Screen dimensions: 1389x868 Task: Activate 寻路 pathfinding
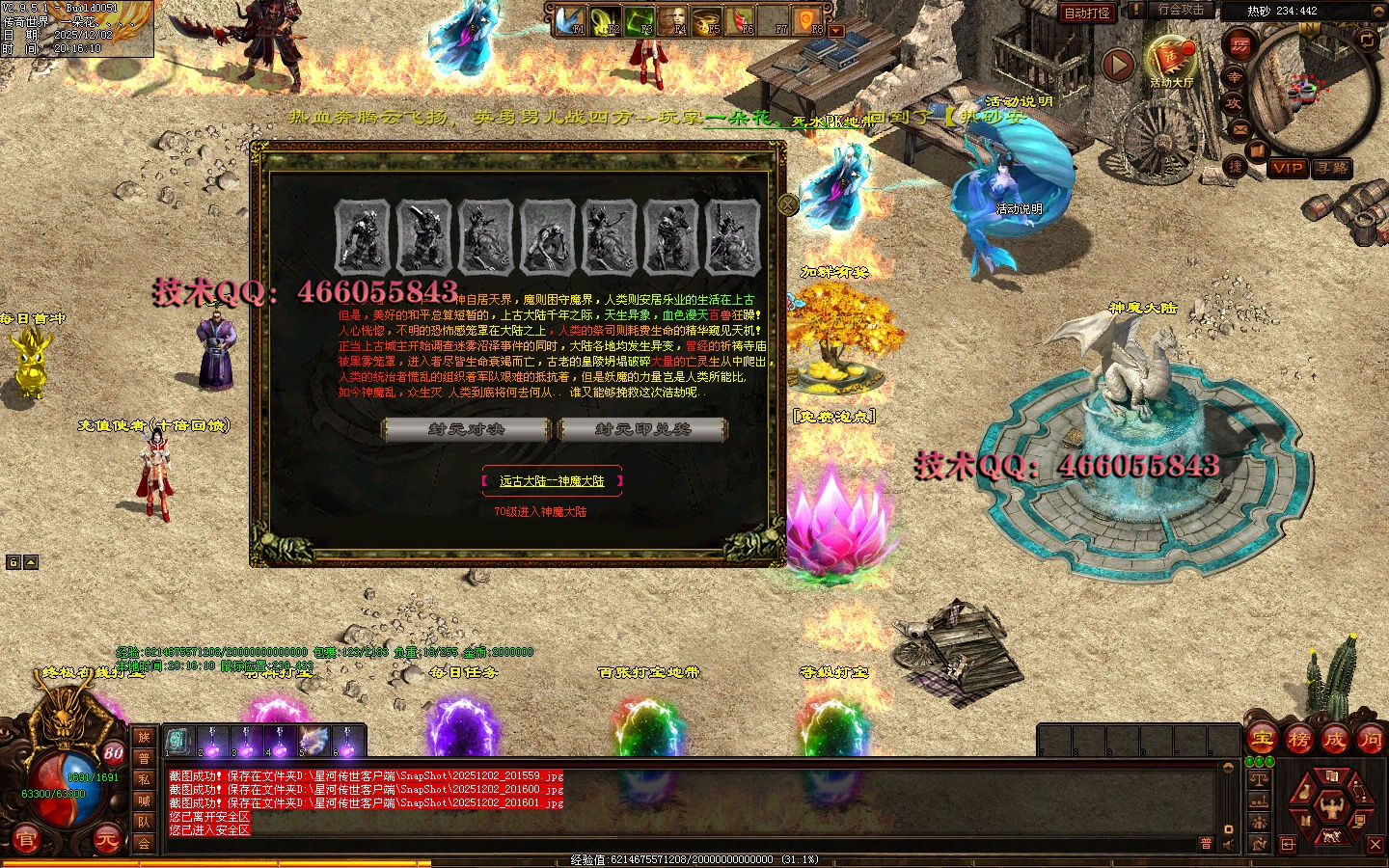click(x=1332, y=168)
